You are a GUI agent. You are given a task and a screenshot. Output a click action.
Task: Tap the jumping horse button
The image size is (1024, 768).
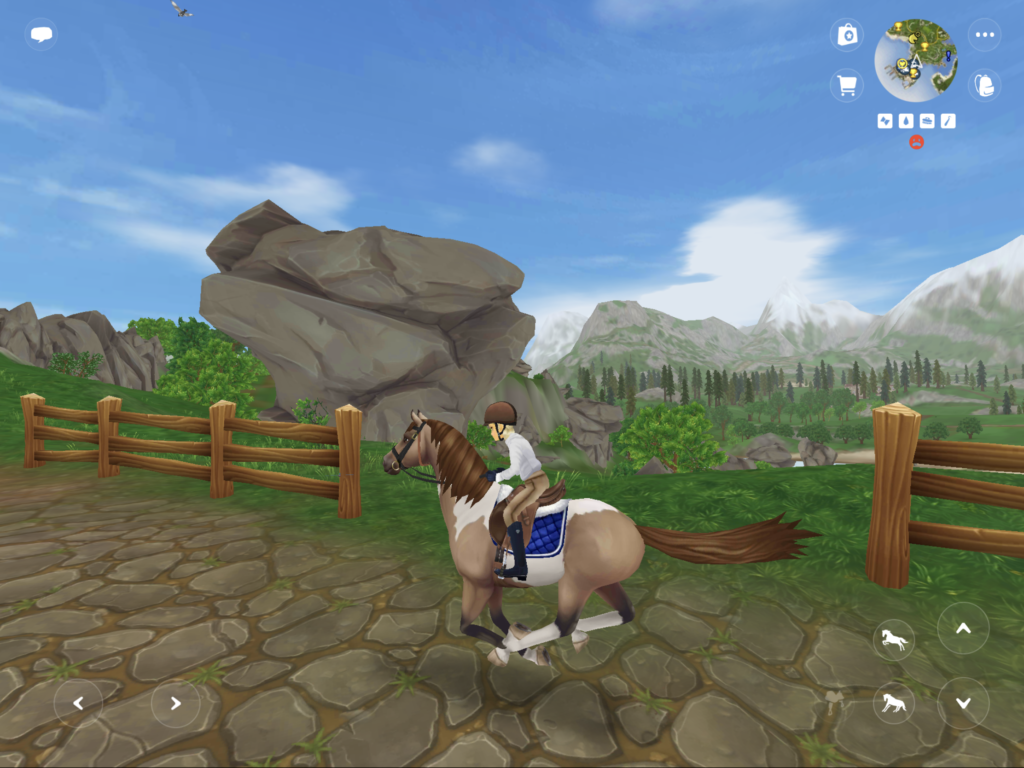click(893, 639)
